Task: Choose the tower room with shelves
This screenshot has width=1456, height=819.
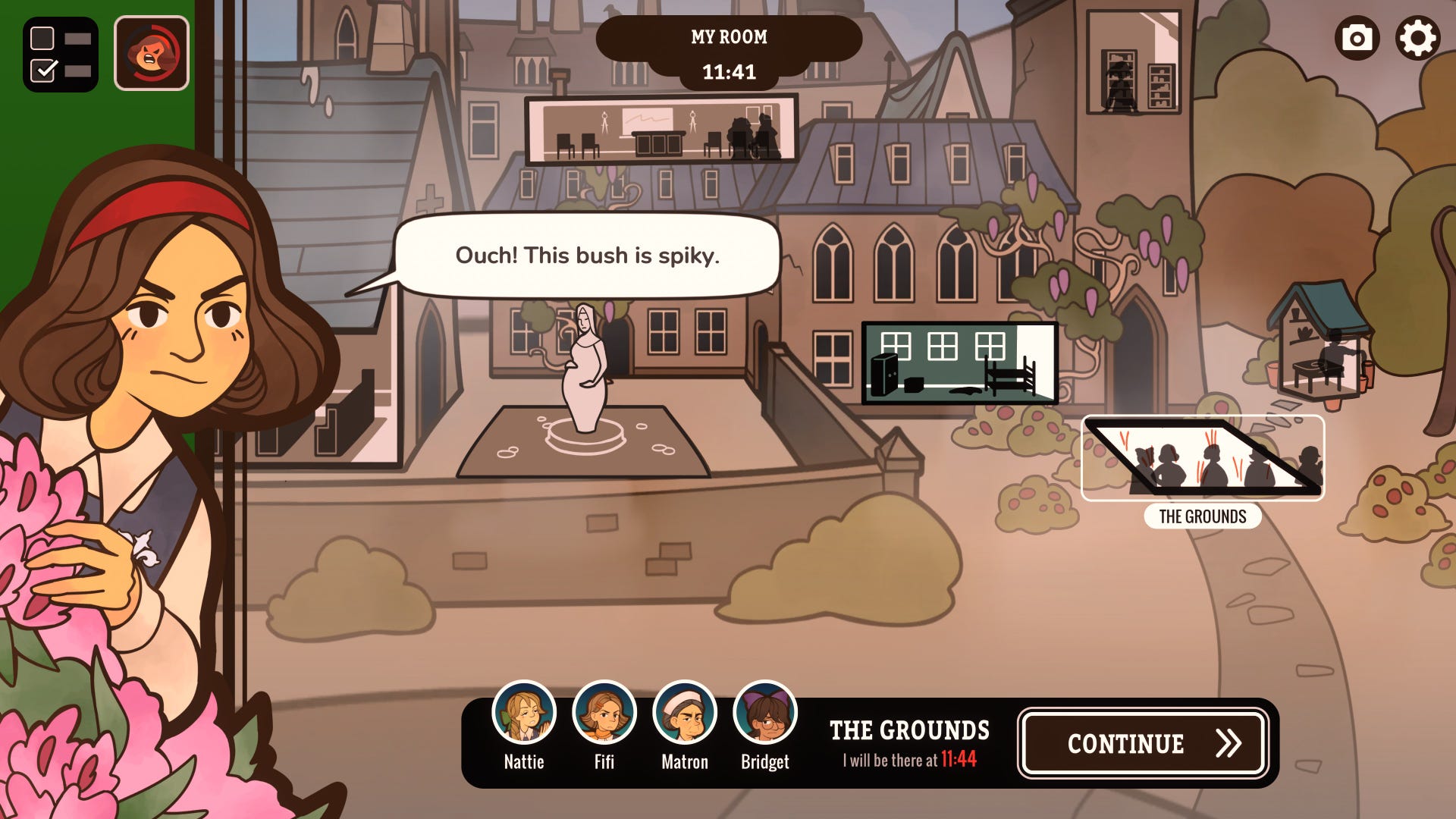Action: [x=1134, y=62]
